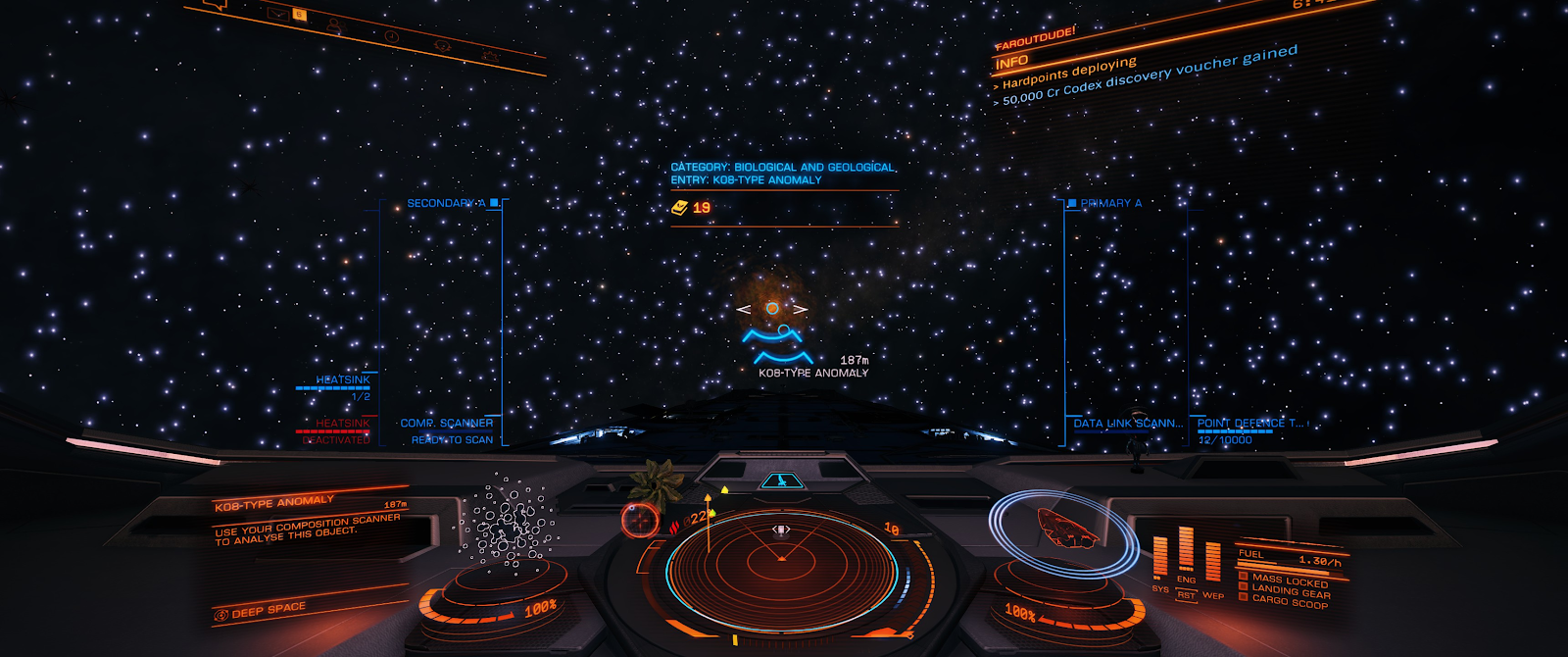
Task: Click the K08-Type Anomaly target marker
Action: coord(772,309)
